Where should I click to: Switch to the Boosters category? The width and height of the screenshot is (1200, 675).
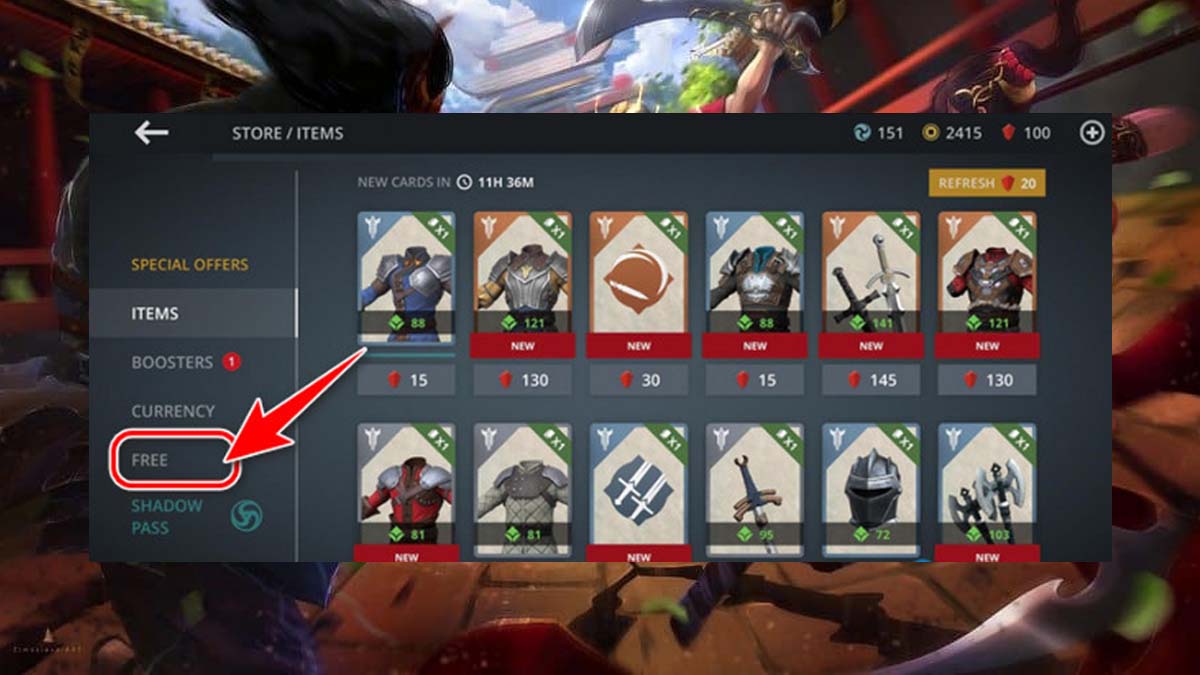tap(172, 362)
